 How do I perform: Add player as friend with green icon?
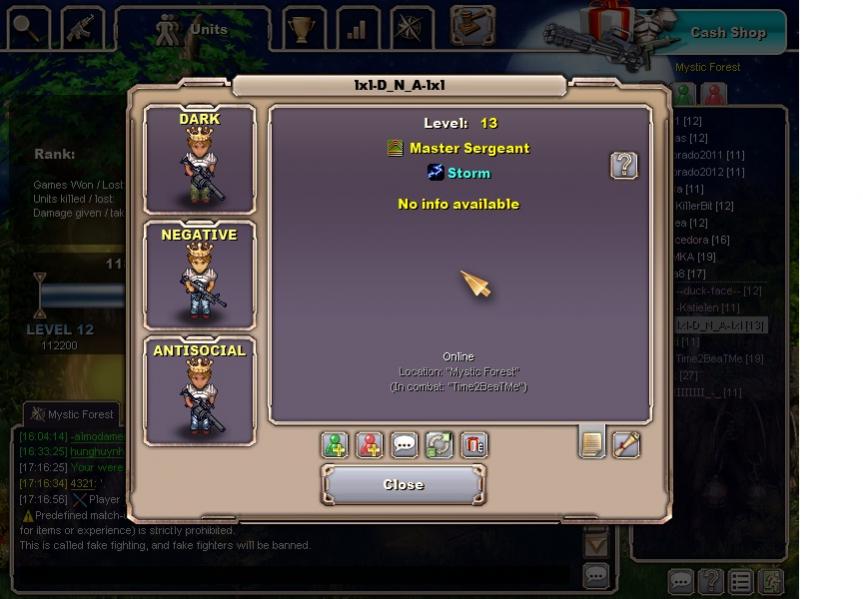coord(335,445)
